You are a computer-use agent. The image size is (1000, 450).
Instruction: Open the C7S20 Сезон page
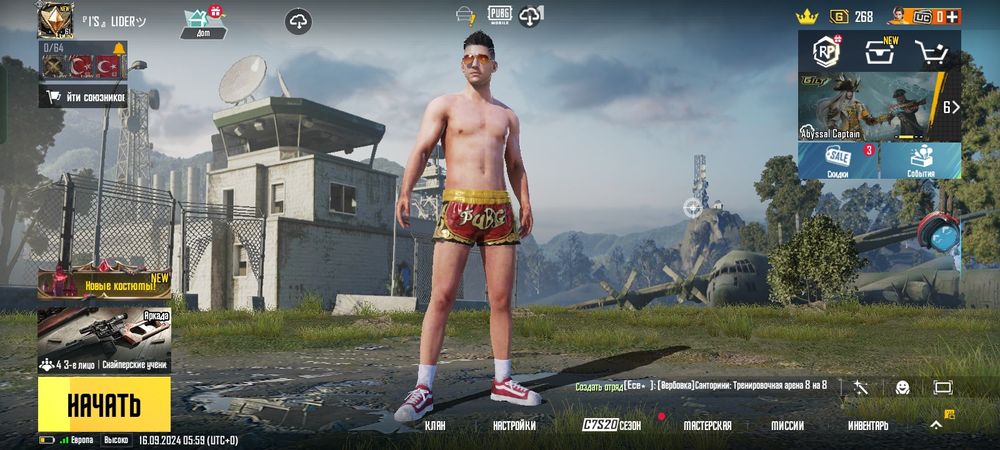[612, 426]
